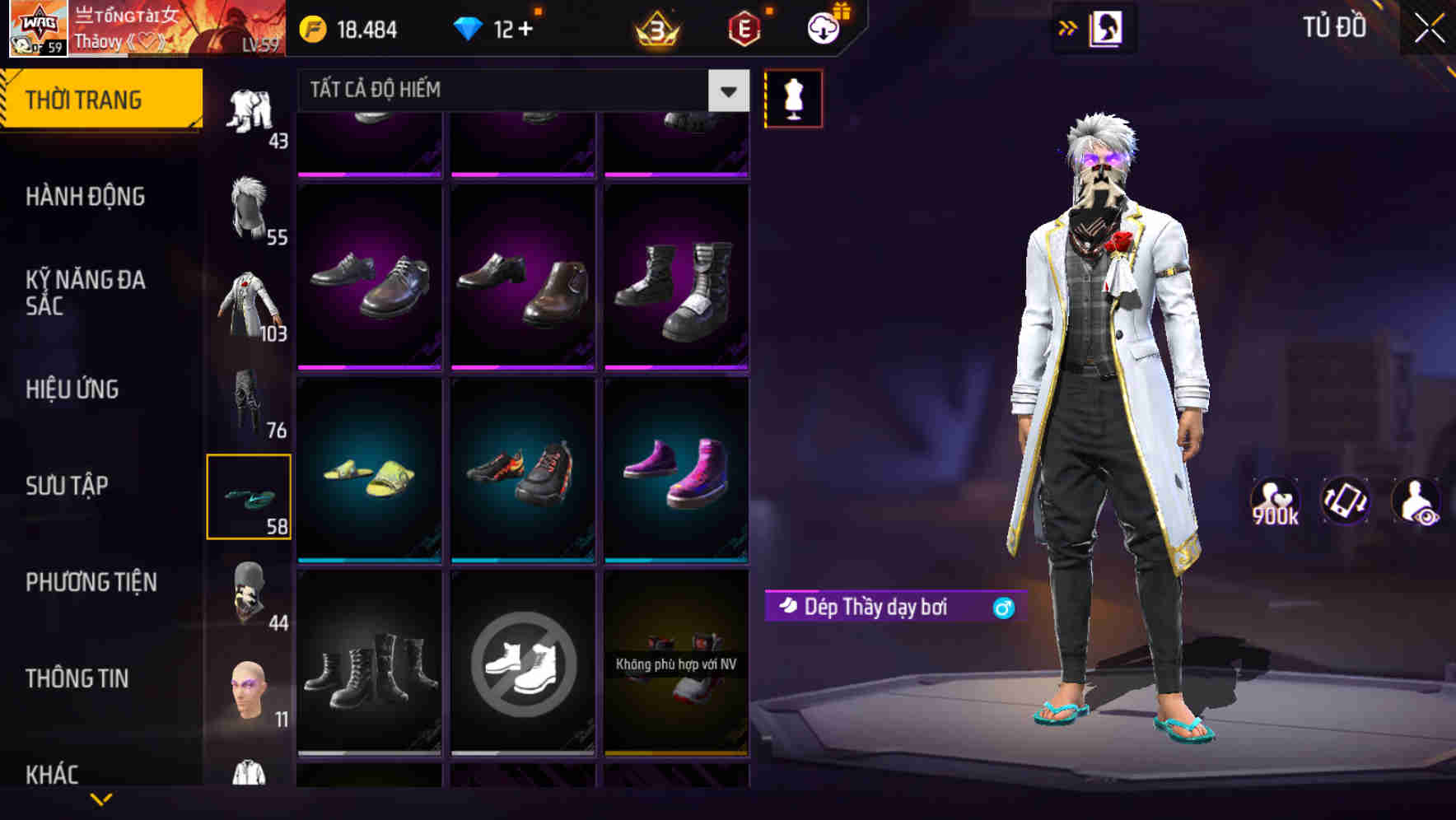Toggle the mannequin display above the item grid
This screenshot has height=820, width=1456.
point(794,98)
